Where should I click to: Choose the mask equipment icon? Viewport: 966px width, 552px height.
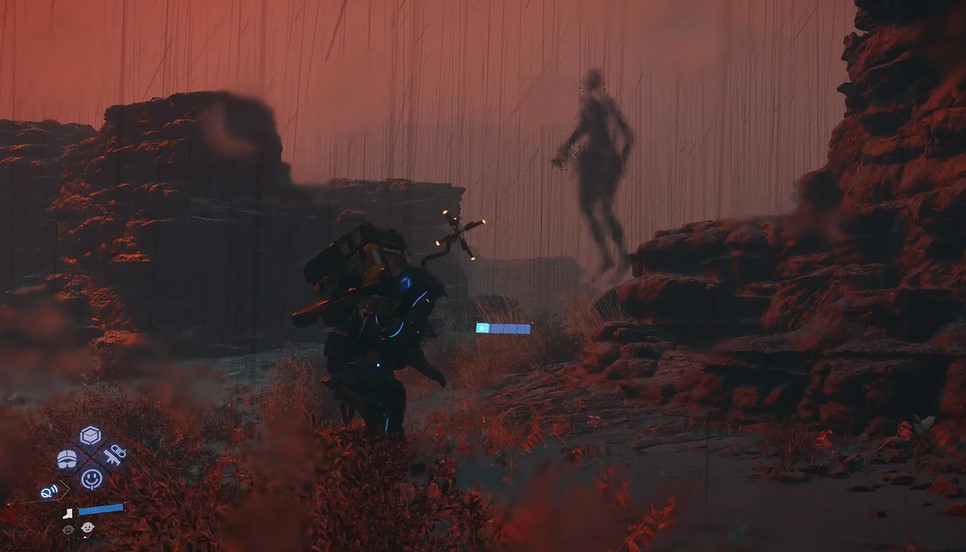(x=67, y=459)
